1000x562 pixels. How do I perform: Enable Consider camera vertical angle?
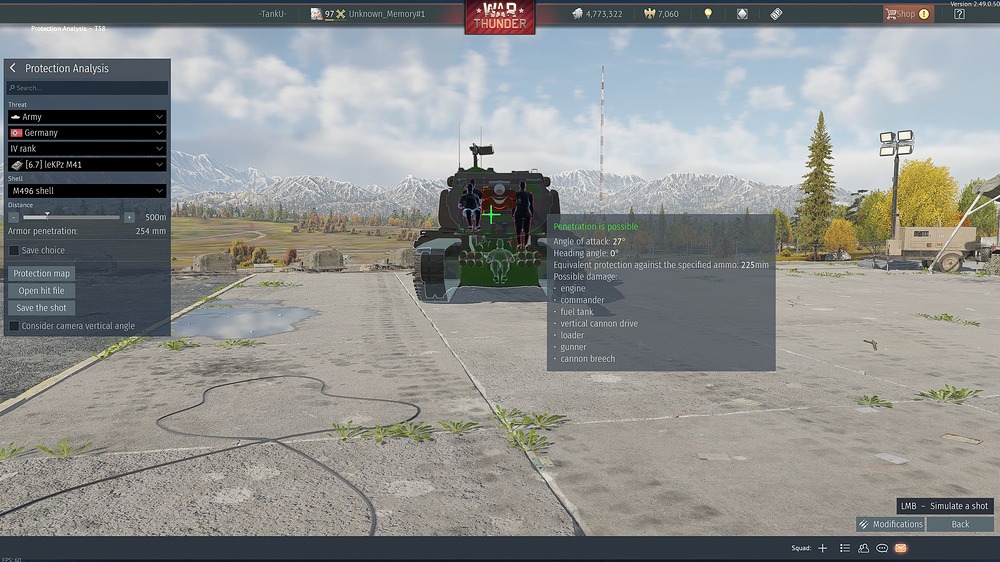pyautogui.click(x=14, y=326)
